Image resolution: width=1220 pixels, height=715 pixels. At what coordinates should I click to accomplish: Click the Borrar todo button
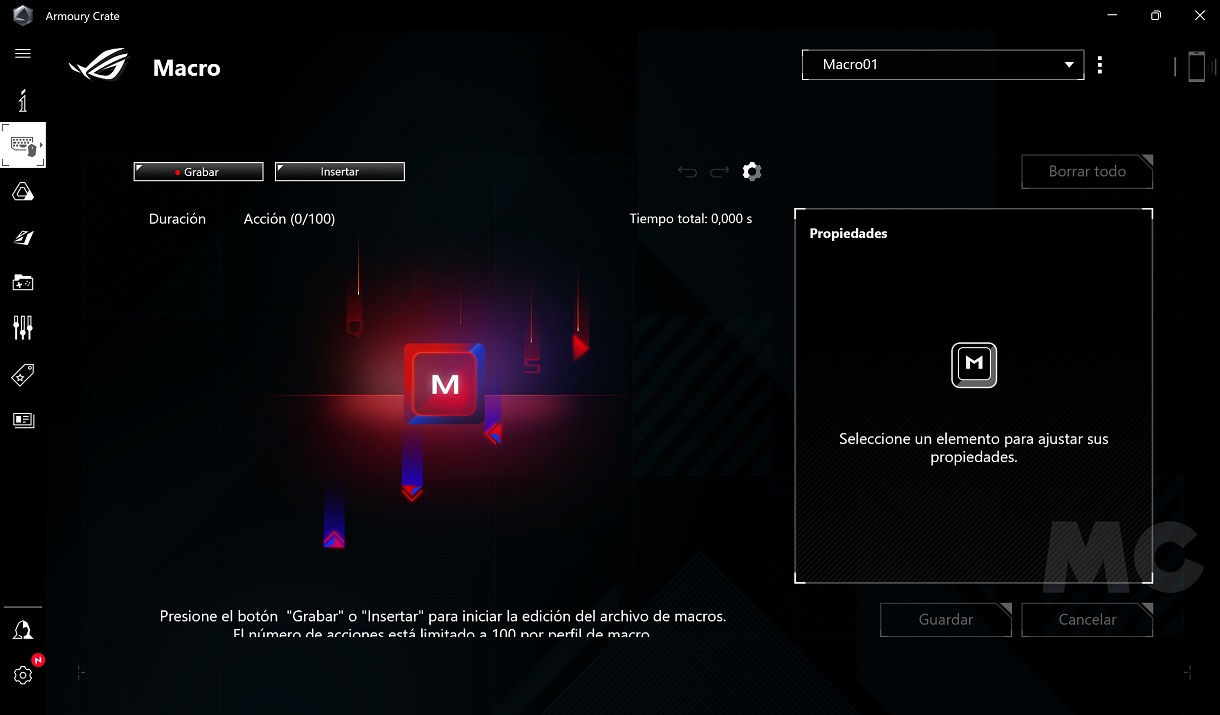click(x=1087, y=172)
